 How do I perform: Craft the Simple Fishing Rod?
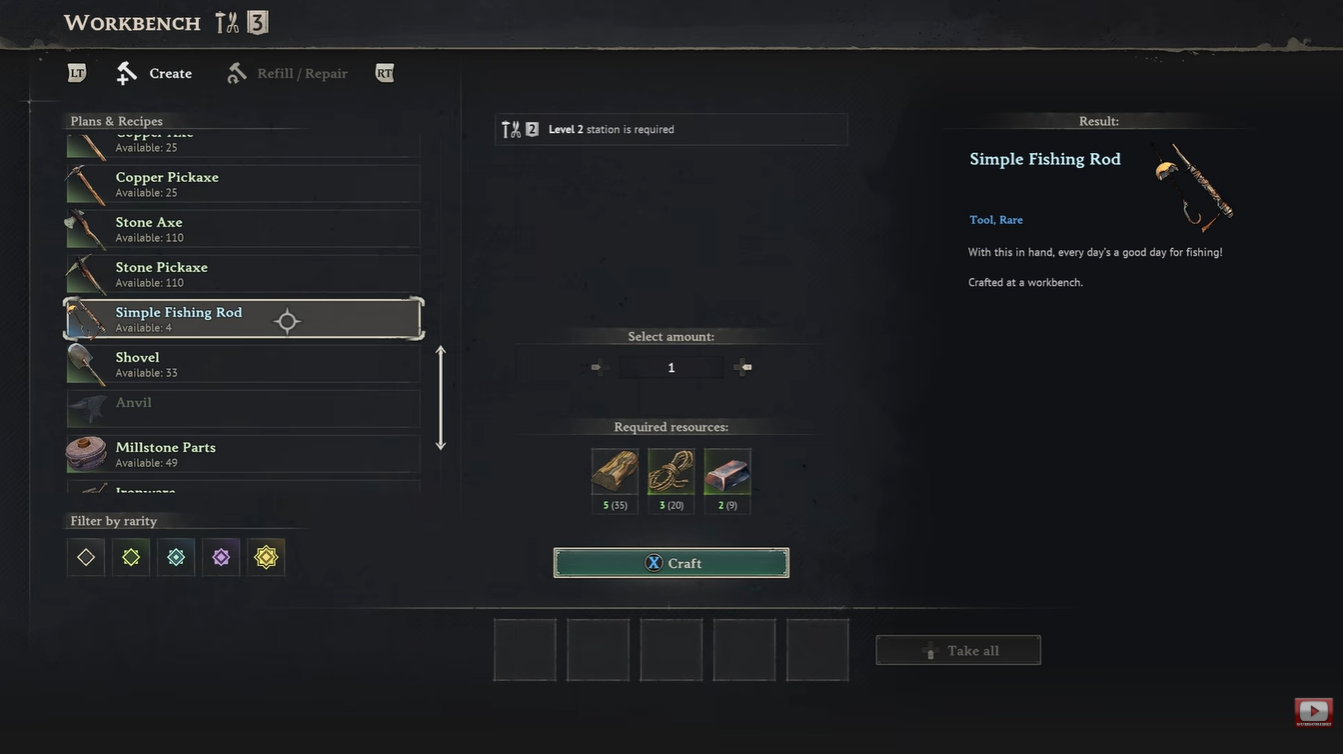pos(671,563)
